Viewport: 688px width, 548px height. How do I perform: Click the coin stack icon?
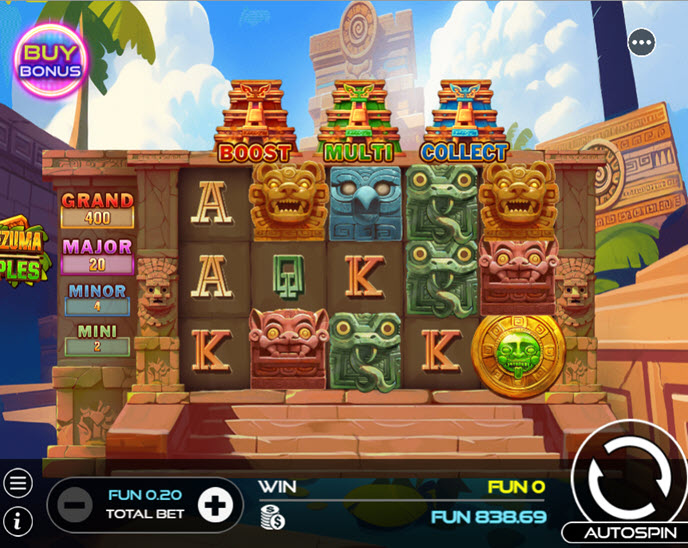tap(270, 516)
